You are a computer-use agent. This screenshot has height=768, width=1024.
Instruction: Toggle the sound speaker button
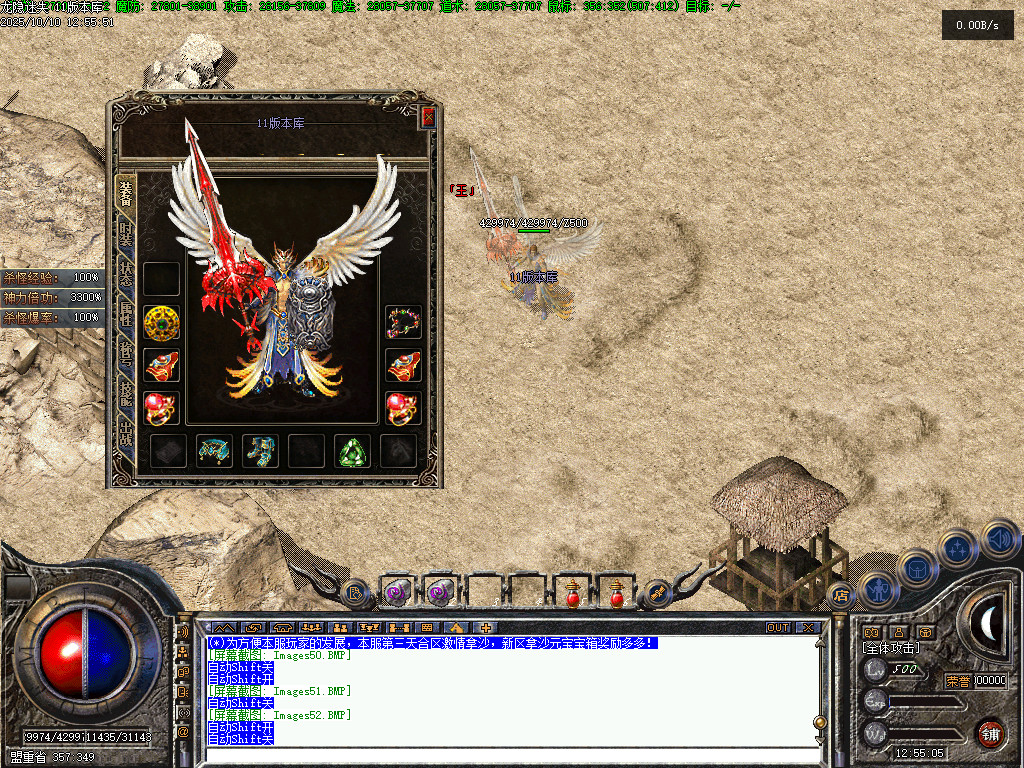coord(1000,540)
